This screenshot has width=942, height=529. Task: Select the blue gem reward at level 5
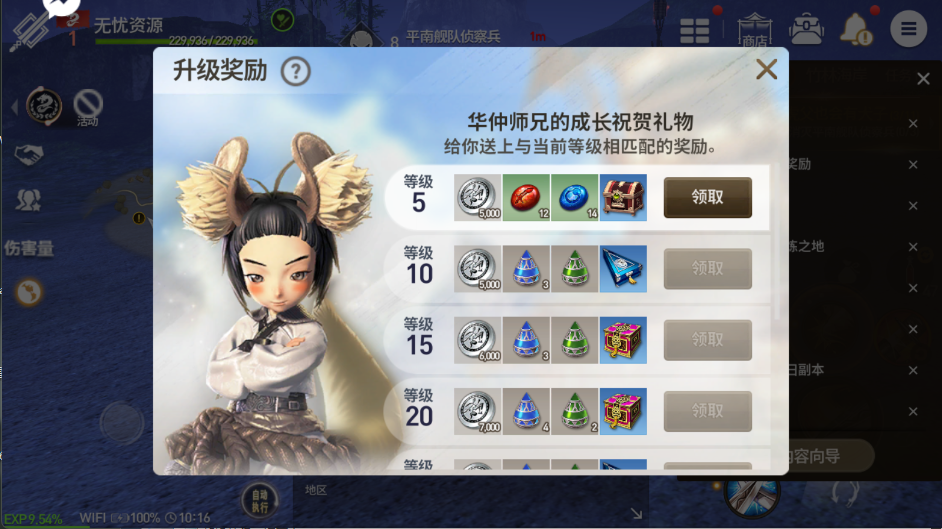[574, 197]
